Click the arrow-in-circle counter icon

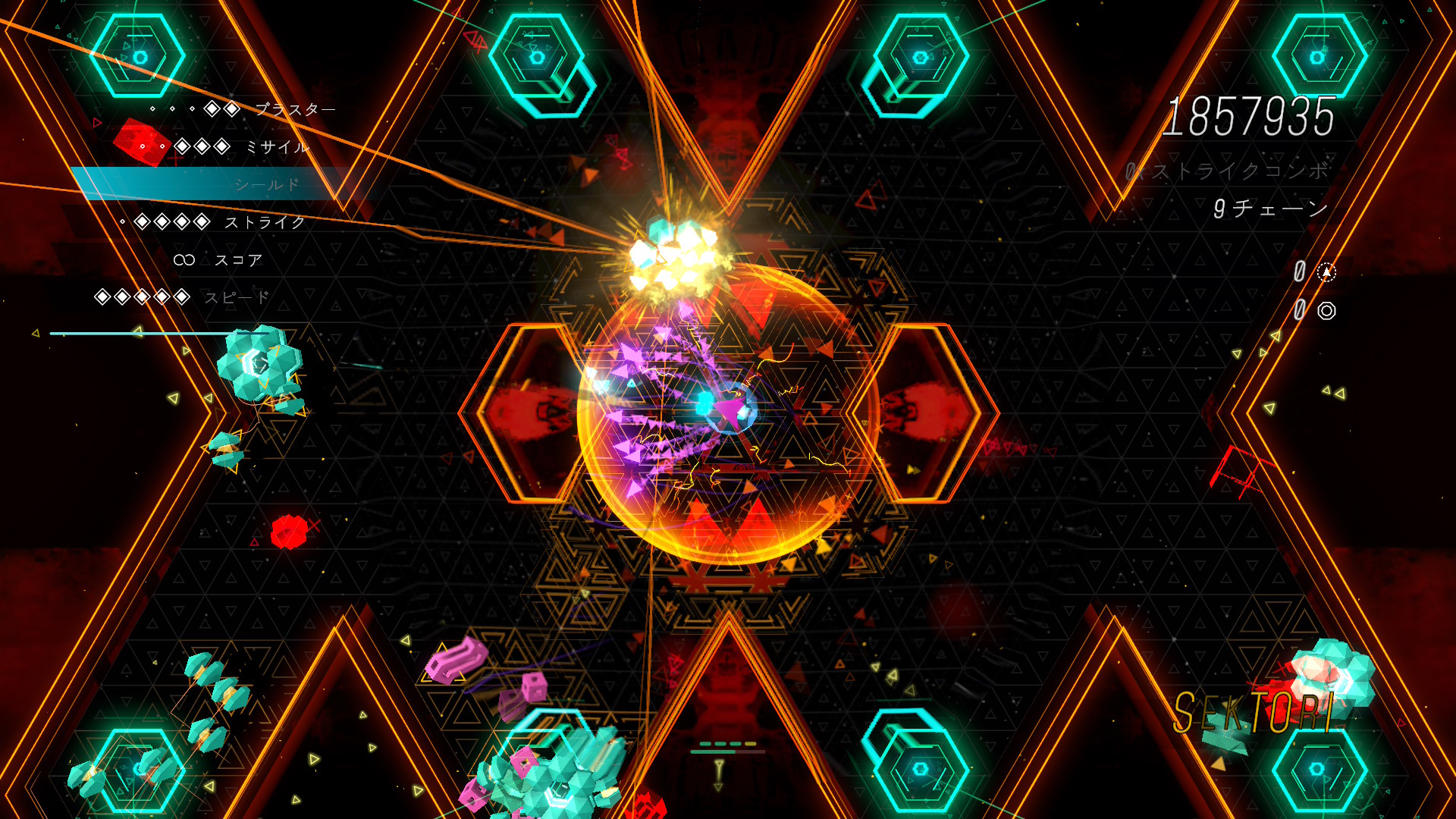click(1326, 272)
